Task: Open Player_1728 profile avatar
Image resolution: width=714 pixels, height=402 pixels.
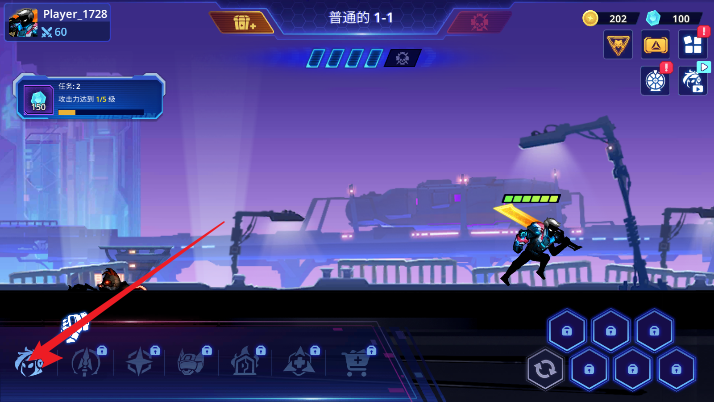Action: click(x=22, y=24)
